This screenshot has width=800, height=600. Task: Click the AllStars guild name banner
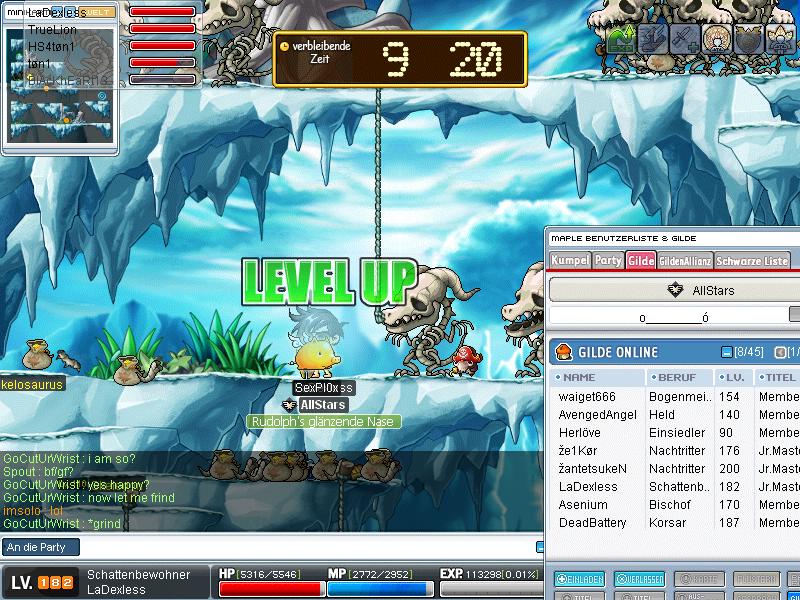(700, 290)
